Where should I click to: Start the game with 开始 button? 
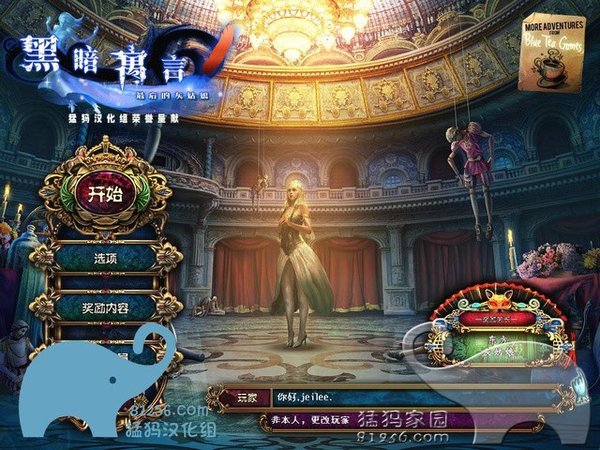click(x=105, y=194)
